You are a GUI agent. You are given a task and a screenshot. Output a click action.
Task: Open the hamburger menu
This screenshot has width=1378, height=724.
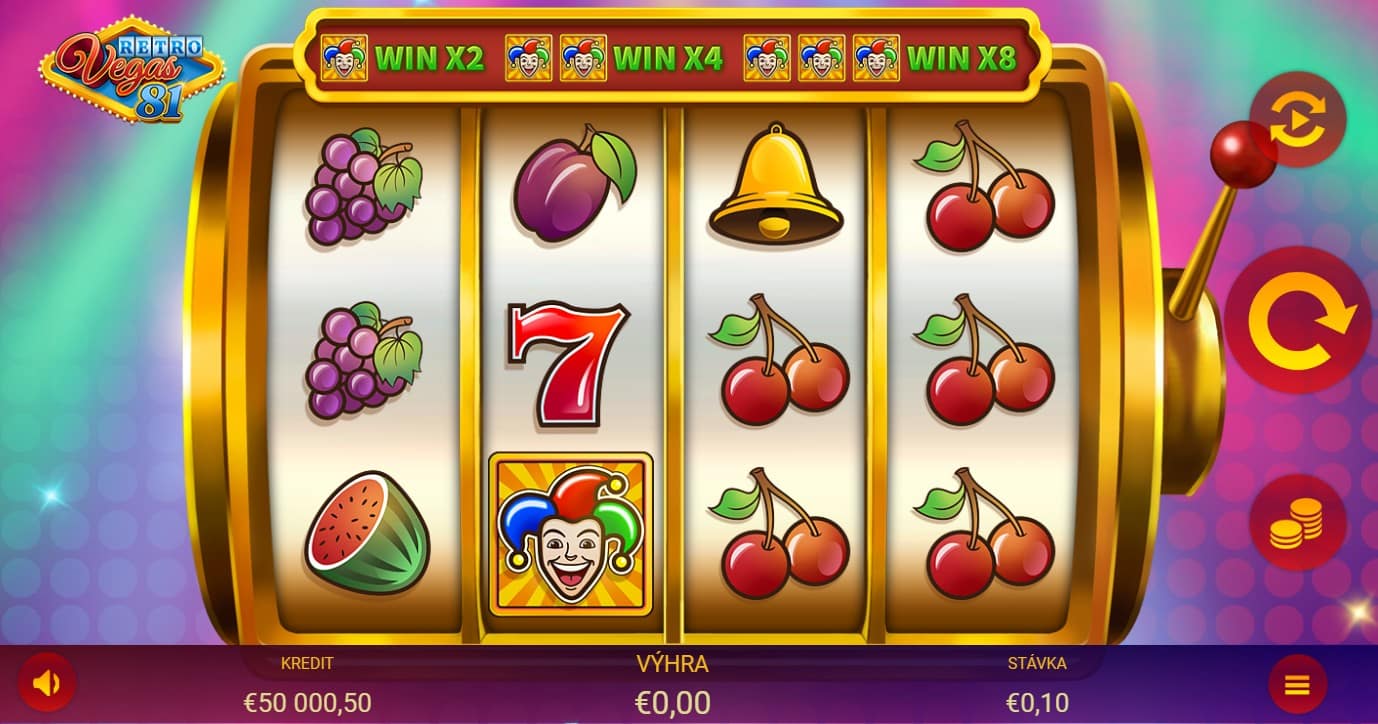tap(1297, 685)
